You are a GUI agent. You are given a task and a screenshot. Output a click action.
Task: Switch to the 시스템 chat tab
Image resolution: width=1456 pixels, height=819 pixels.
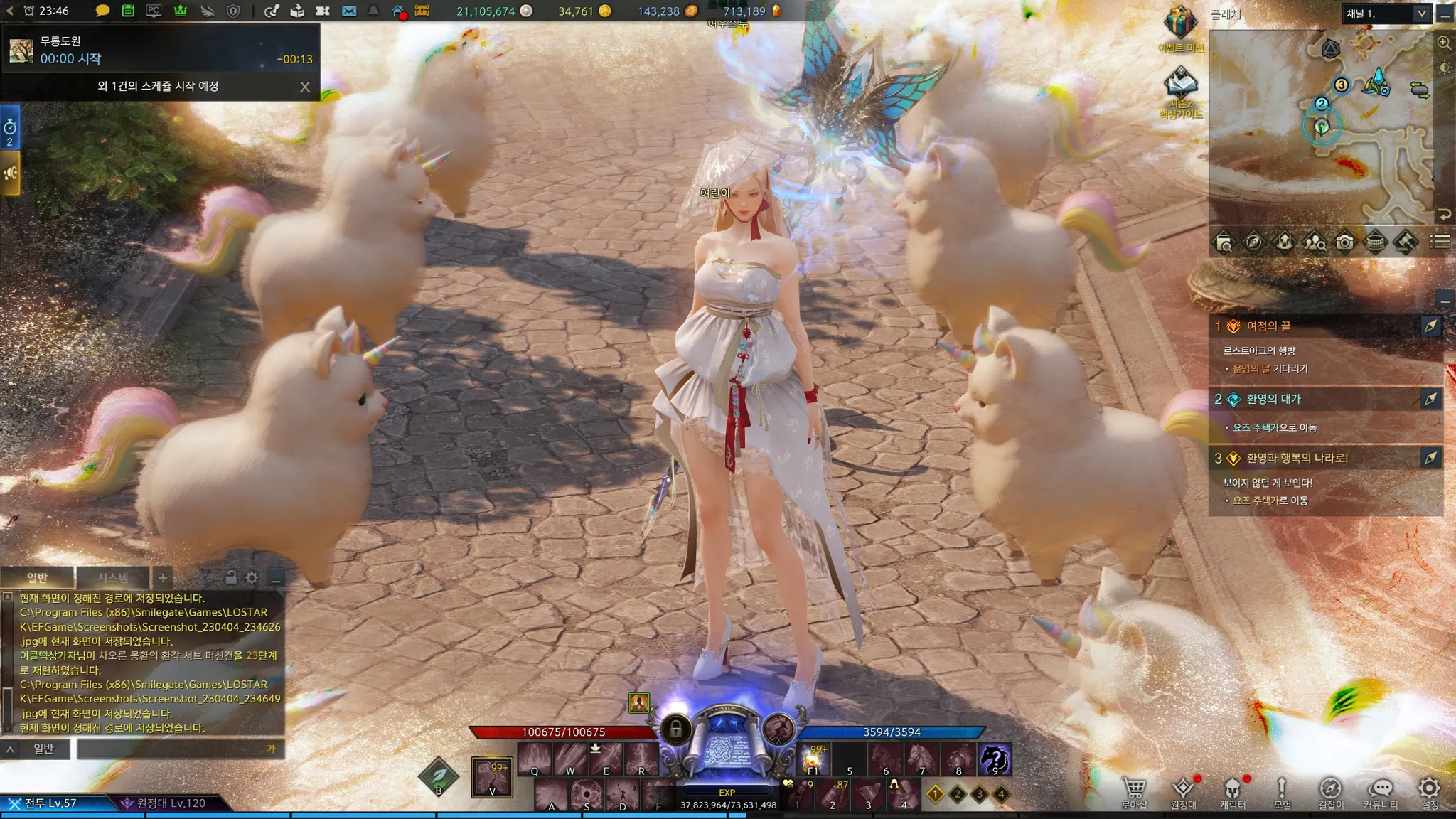[x=113, y=577]
